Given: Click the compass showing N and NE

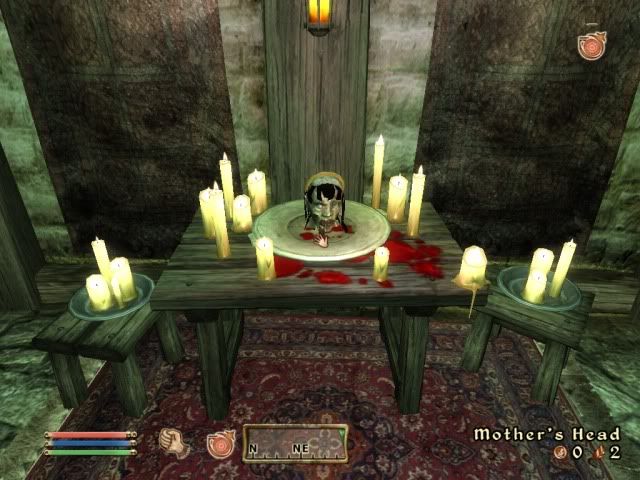Looking at the screenshot, I should click(295, 444).
